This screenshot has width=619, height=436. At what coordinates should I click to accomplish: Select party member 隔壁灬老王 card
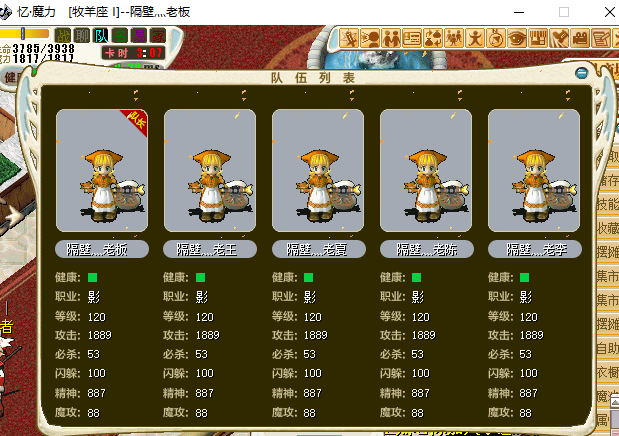[209, 172]
